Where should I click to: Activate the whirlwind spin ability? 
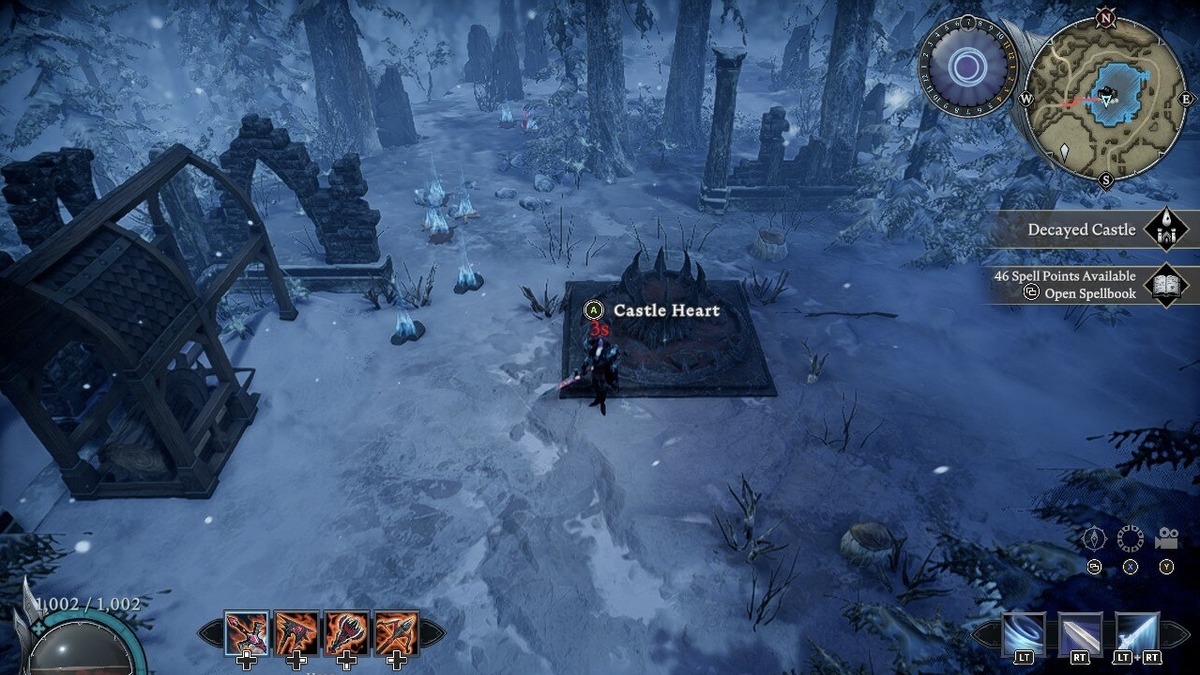tap(1023, 632)
